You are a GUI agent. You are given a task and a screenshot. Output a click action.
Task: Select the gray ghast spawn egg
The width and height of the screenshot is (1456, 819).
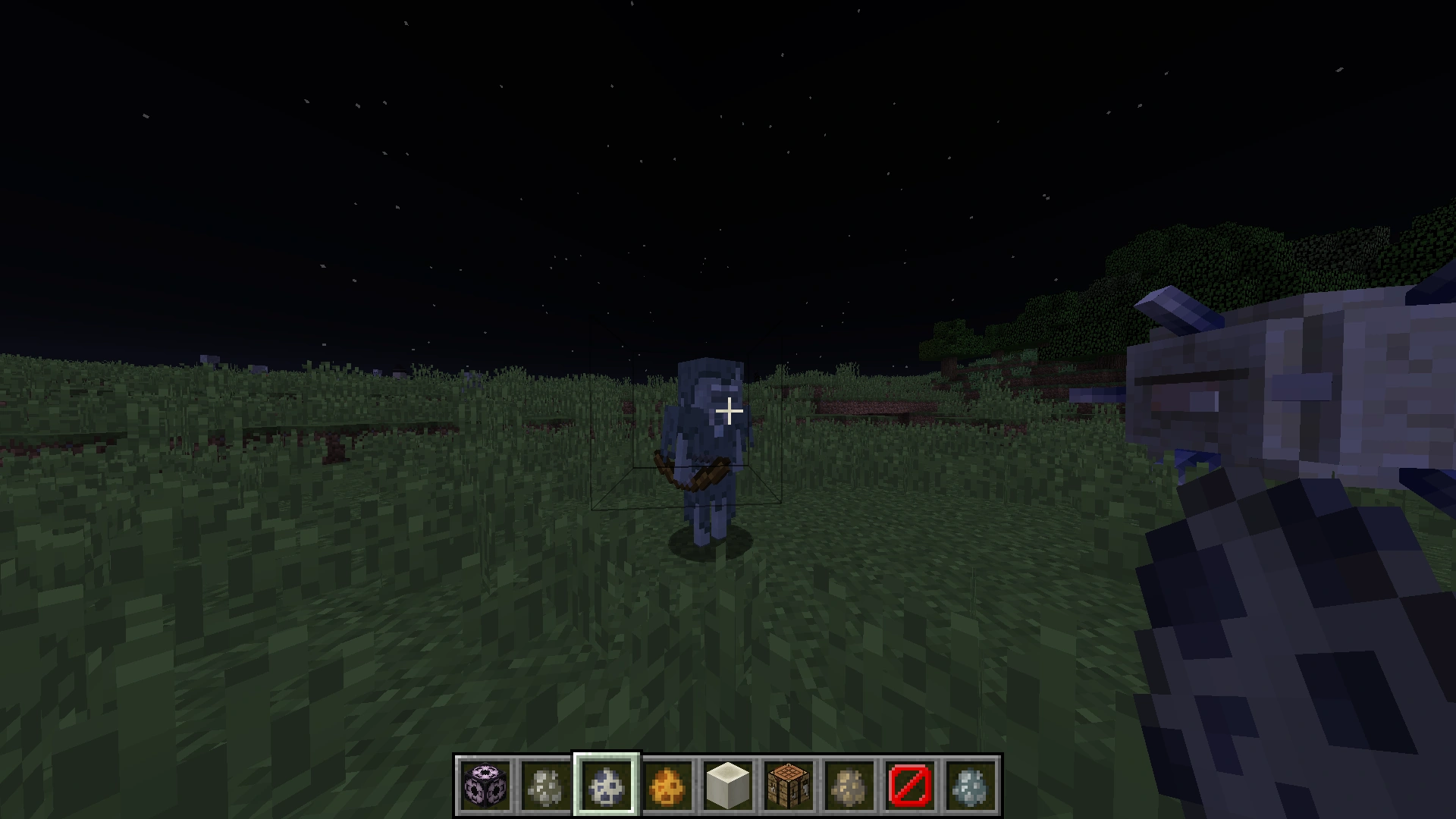coord(546,786)
